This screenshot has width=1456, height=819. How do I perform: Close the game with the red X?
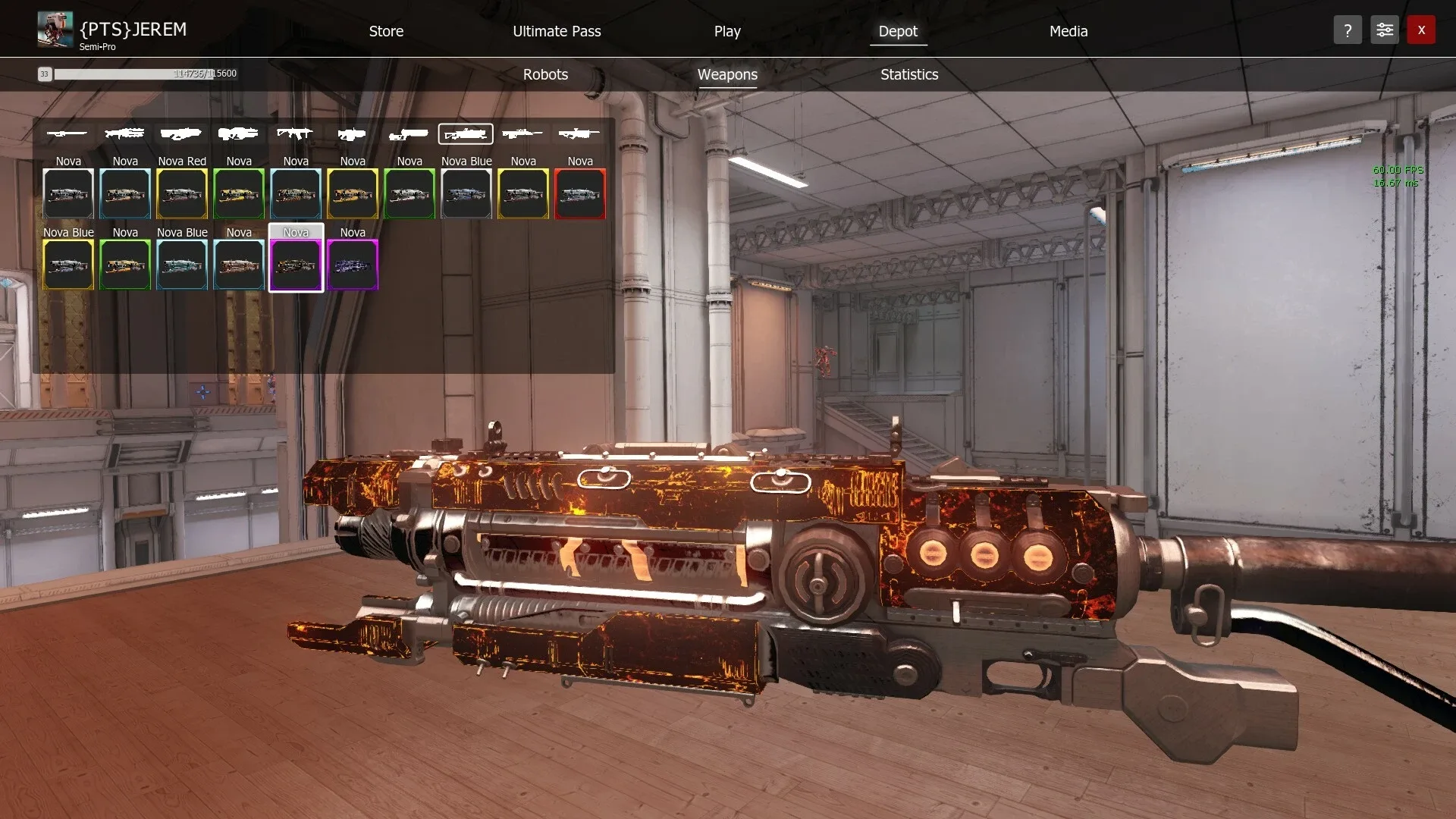point(1421,30)
